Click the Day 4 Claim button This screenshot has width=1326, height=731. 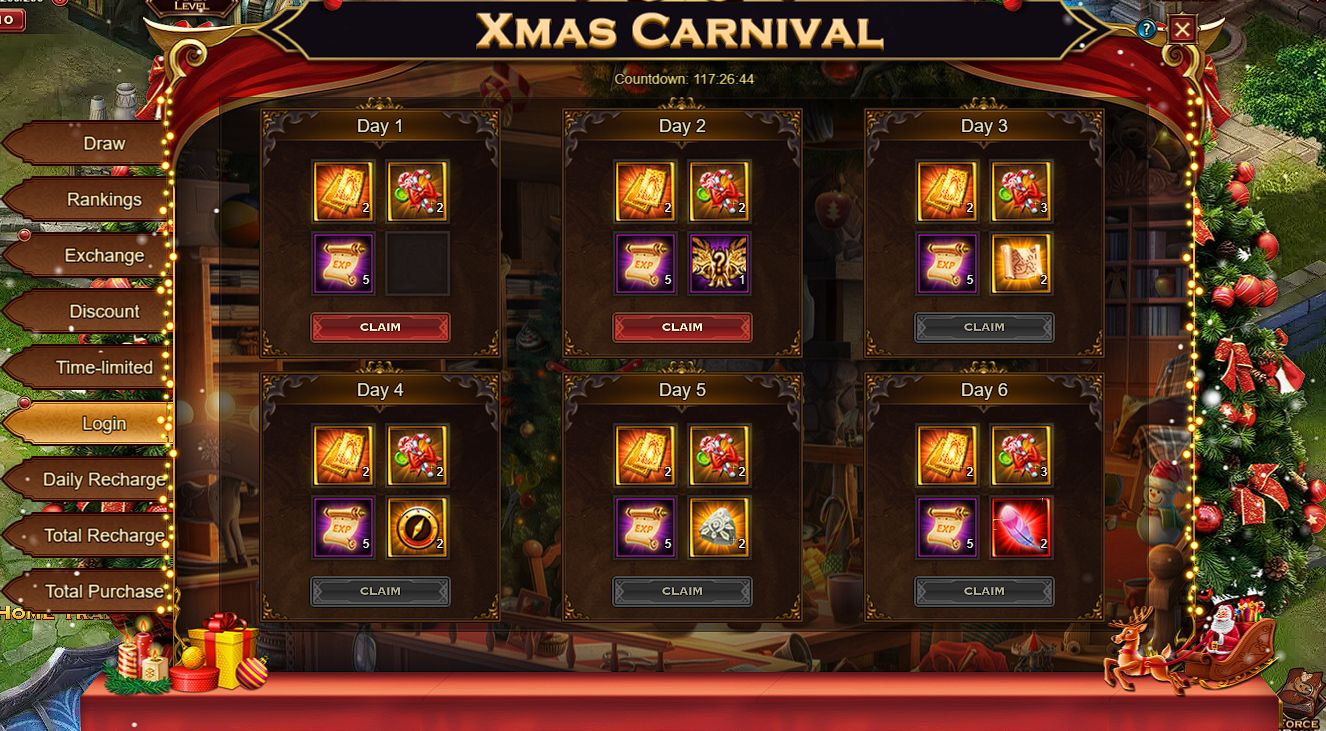point(380,591)
